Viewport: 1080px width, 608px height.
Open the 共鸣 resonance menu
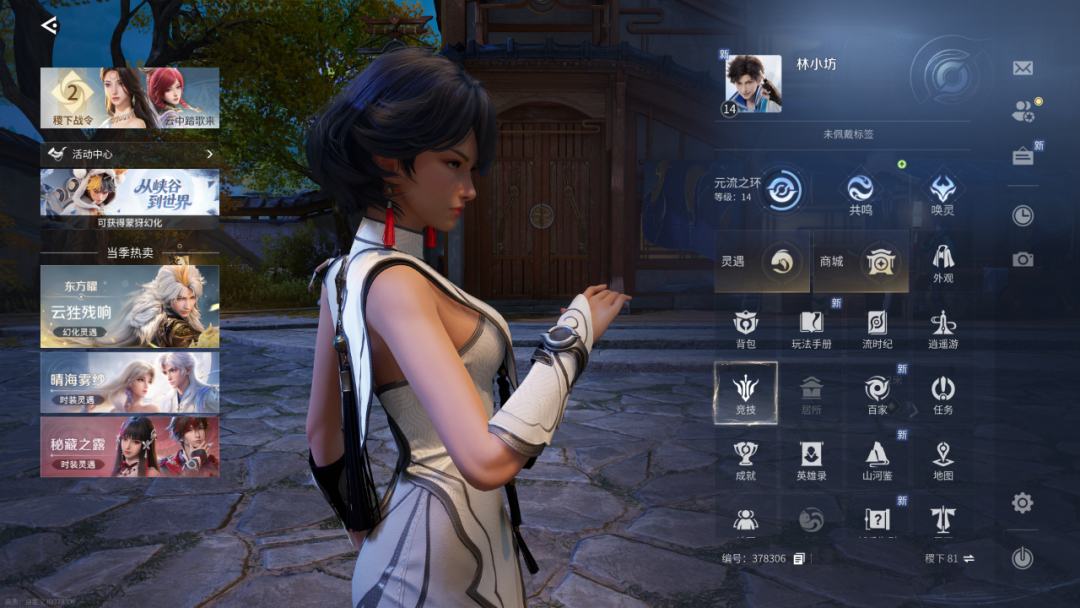pyautogui.click(x=860, y=192)
